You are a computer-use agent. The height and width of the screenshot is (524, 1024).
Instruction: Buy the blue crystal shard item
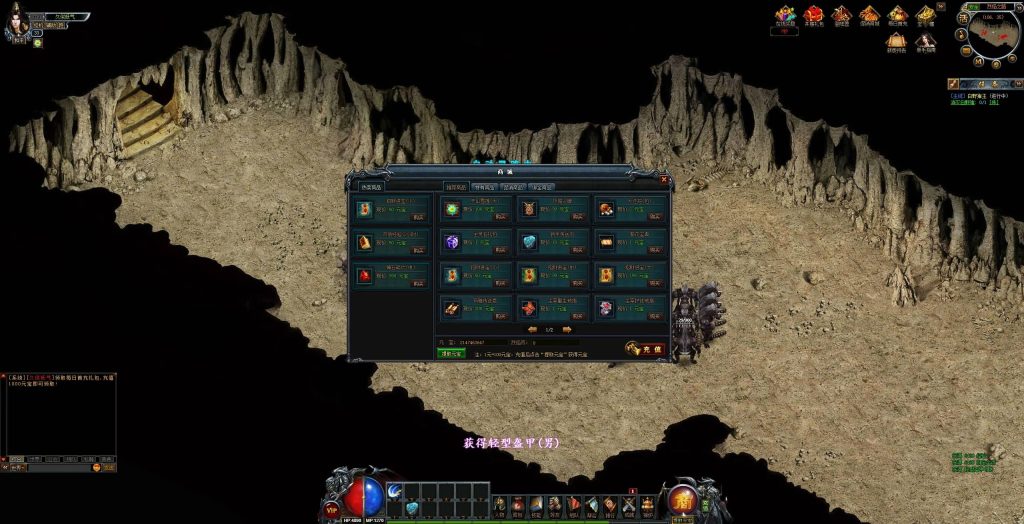[577, 250]
